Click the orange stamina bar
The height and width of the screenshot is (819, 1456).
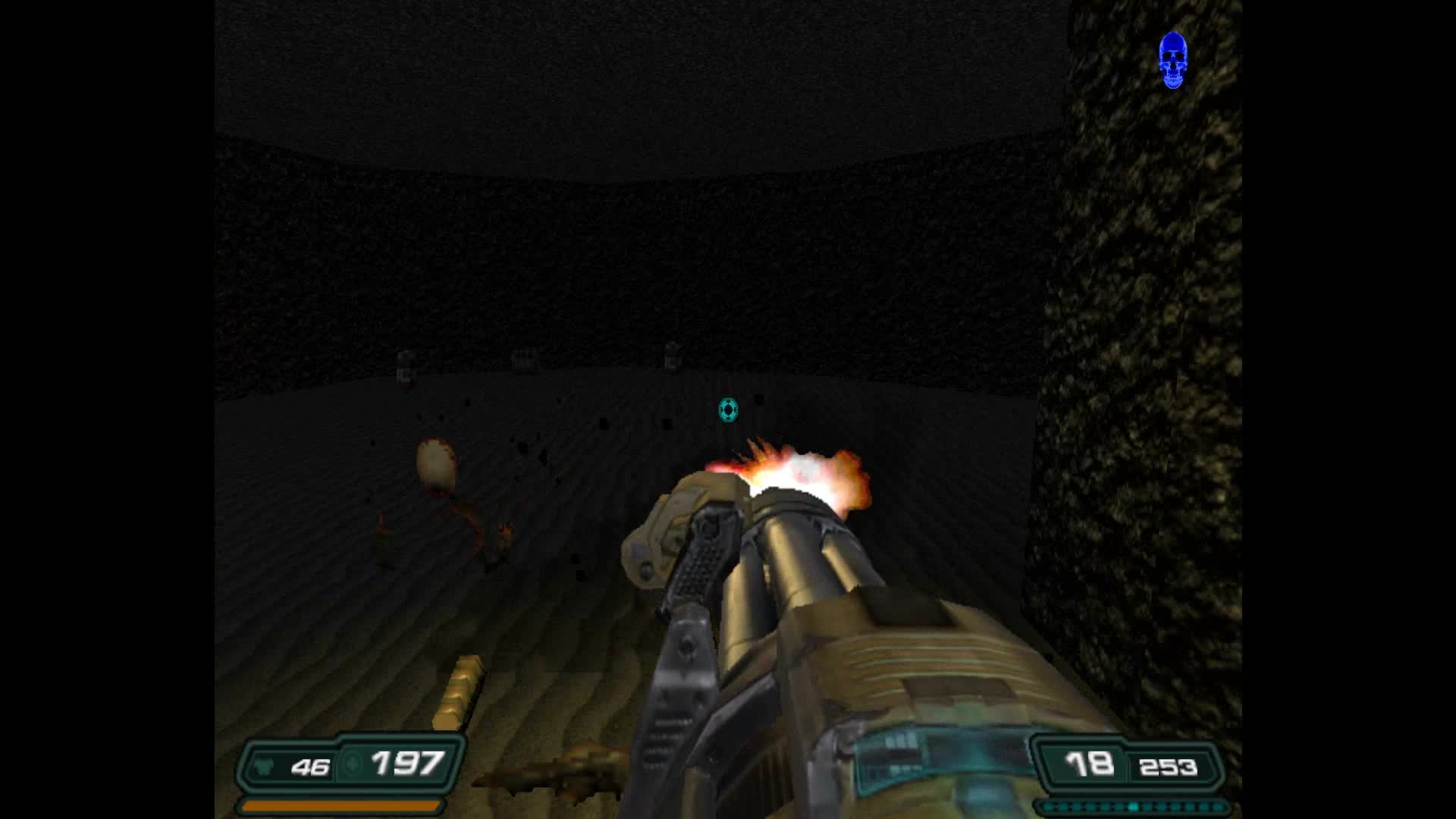[341, 807]
